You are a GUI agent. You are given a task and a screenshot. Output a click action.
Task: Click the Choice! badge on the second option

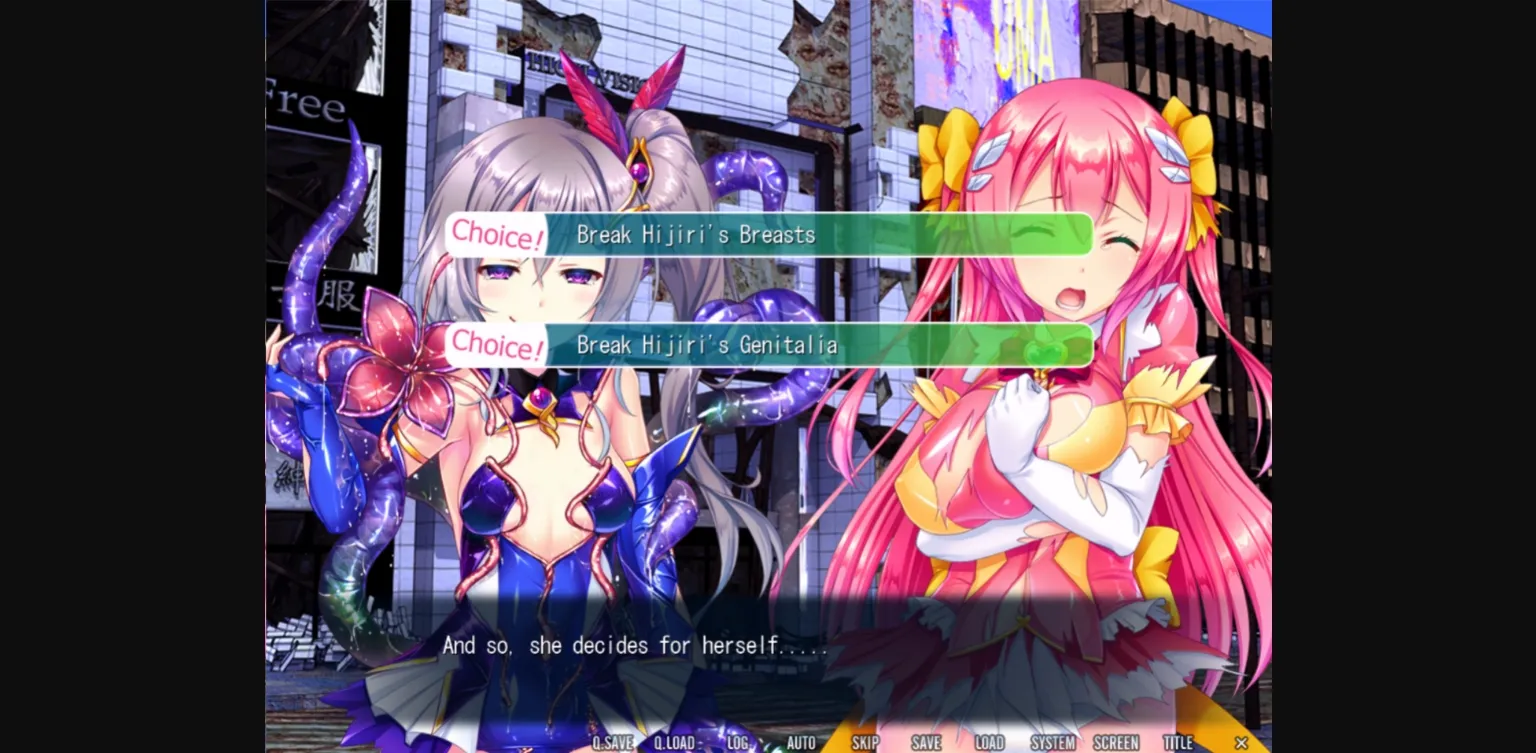click(x=496, y=345)
